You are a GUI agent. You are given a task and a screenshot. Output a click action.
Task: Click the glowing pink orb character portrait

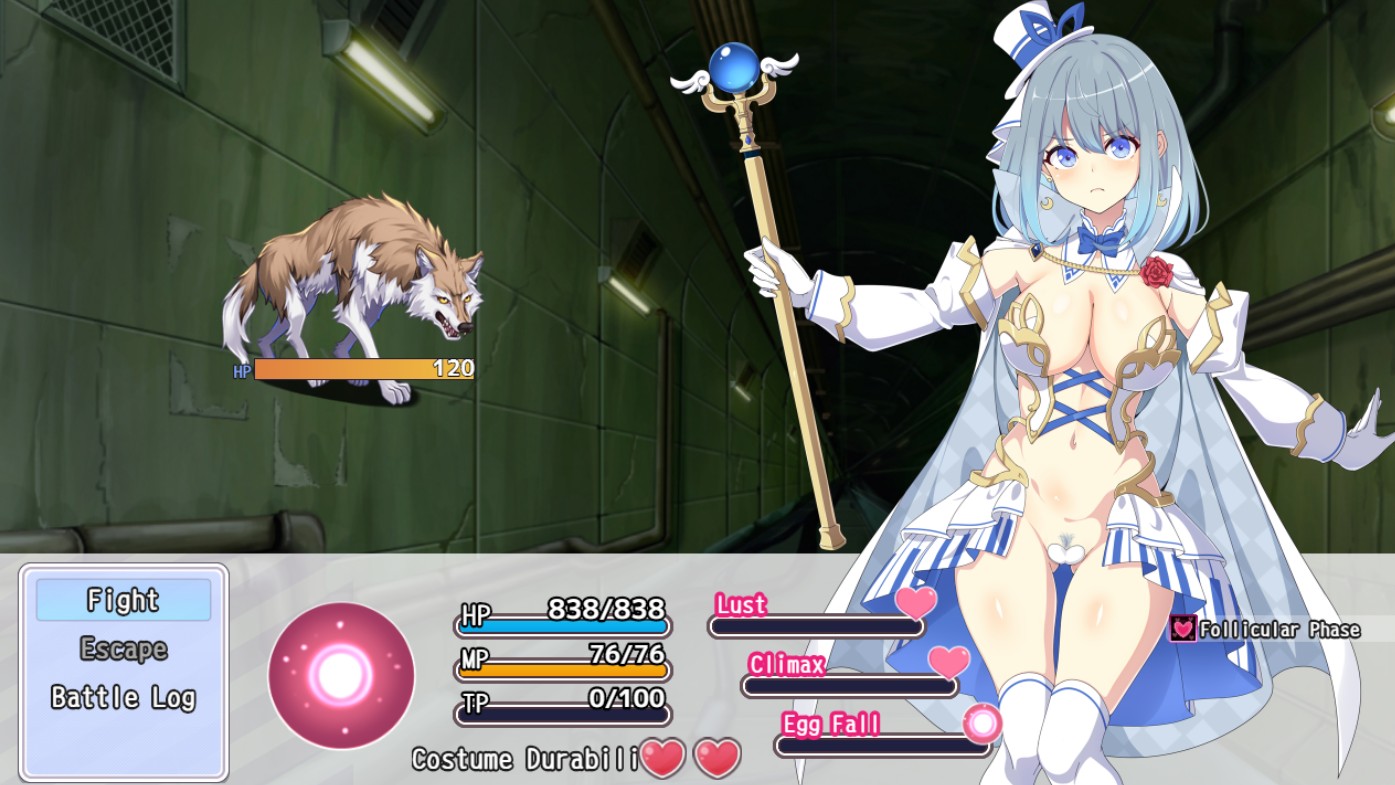339,676
